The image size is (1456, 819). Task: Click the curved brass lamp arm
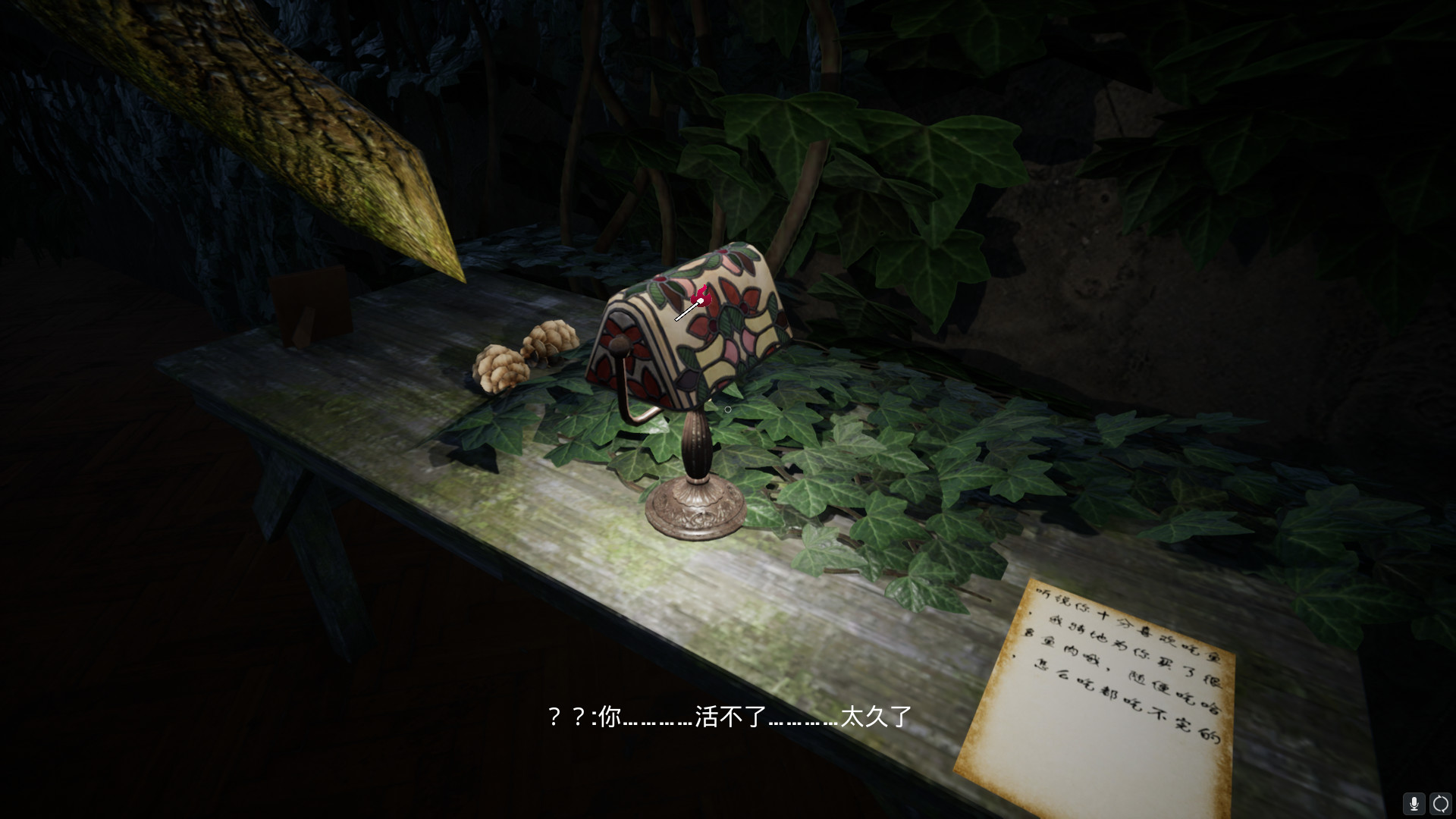(631, 413)
